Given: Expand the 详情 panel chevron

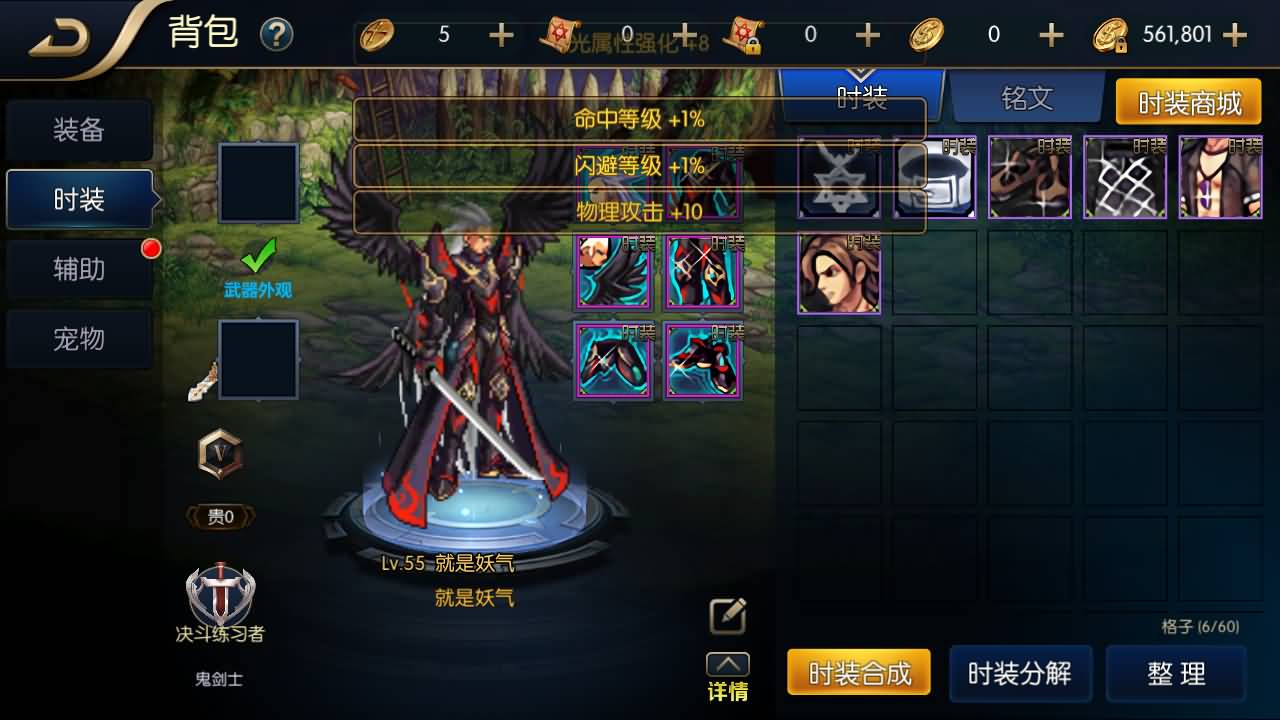Looking at the screenshot, I should (727, 665).
